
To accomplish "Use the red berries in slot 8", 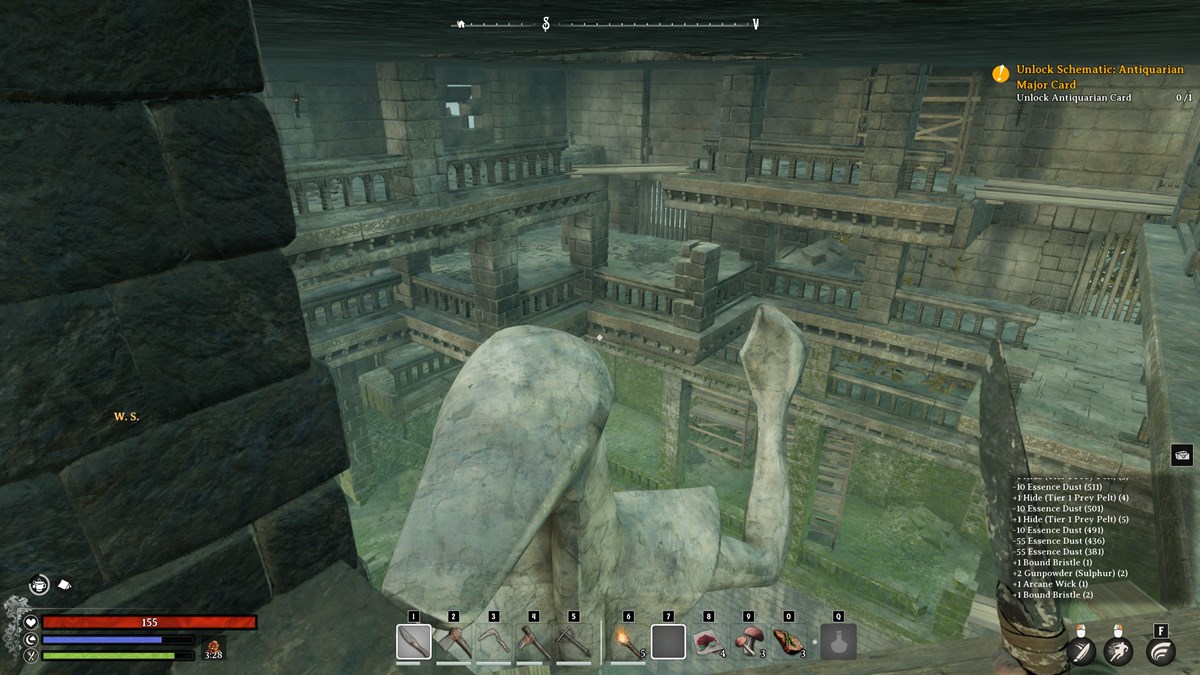I will pos(708,641).
